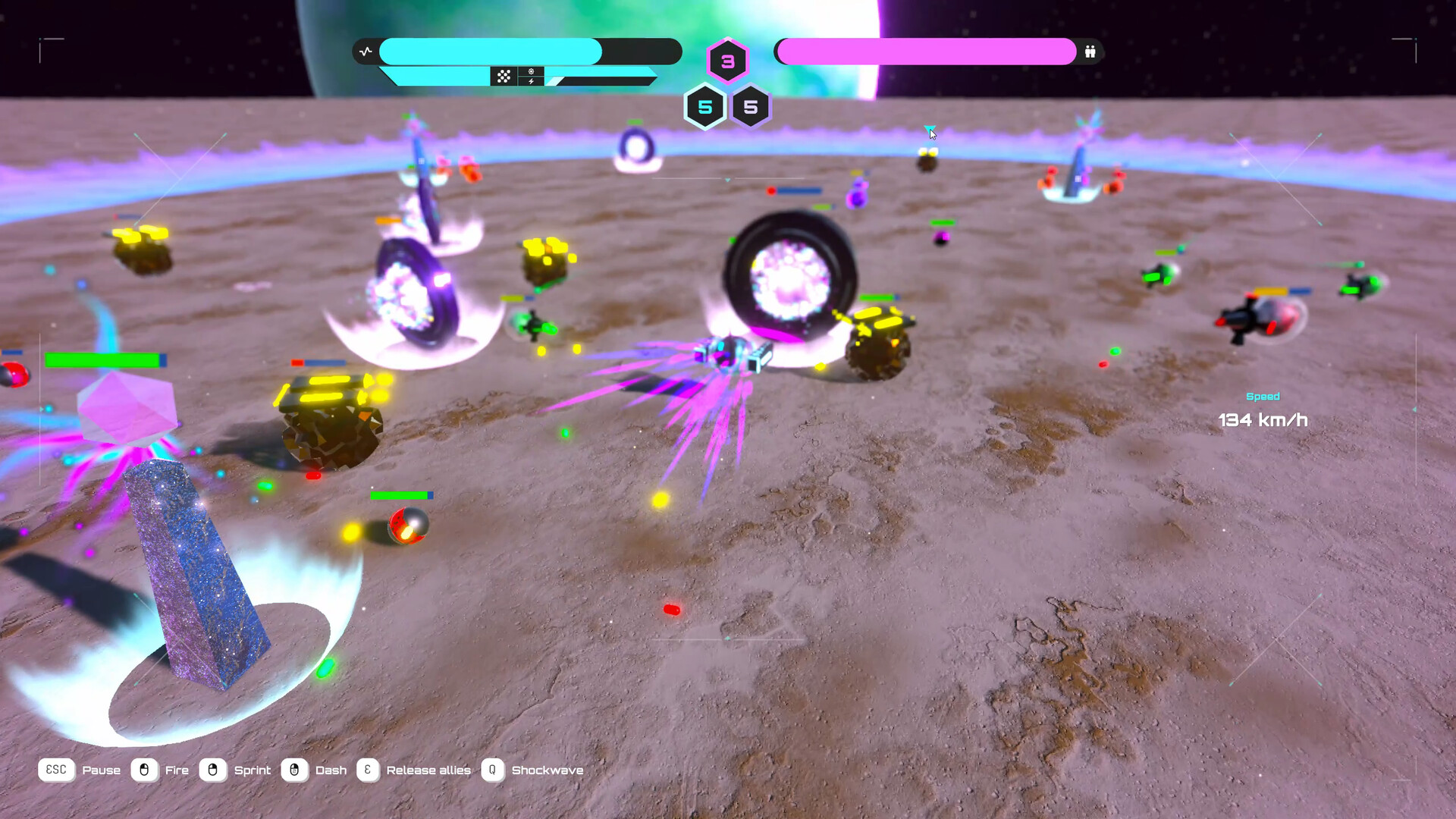
Task: Click the lightning bolt boost icon
Action: 531,81
